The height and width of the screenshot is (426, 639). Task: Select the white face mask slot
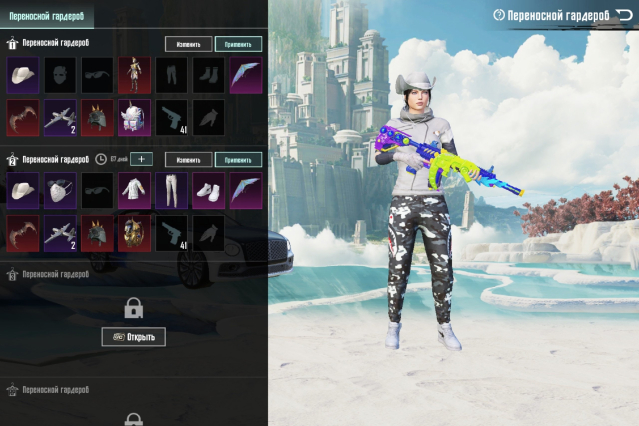click(60, 189)
